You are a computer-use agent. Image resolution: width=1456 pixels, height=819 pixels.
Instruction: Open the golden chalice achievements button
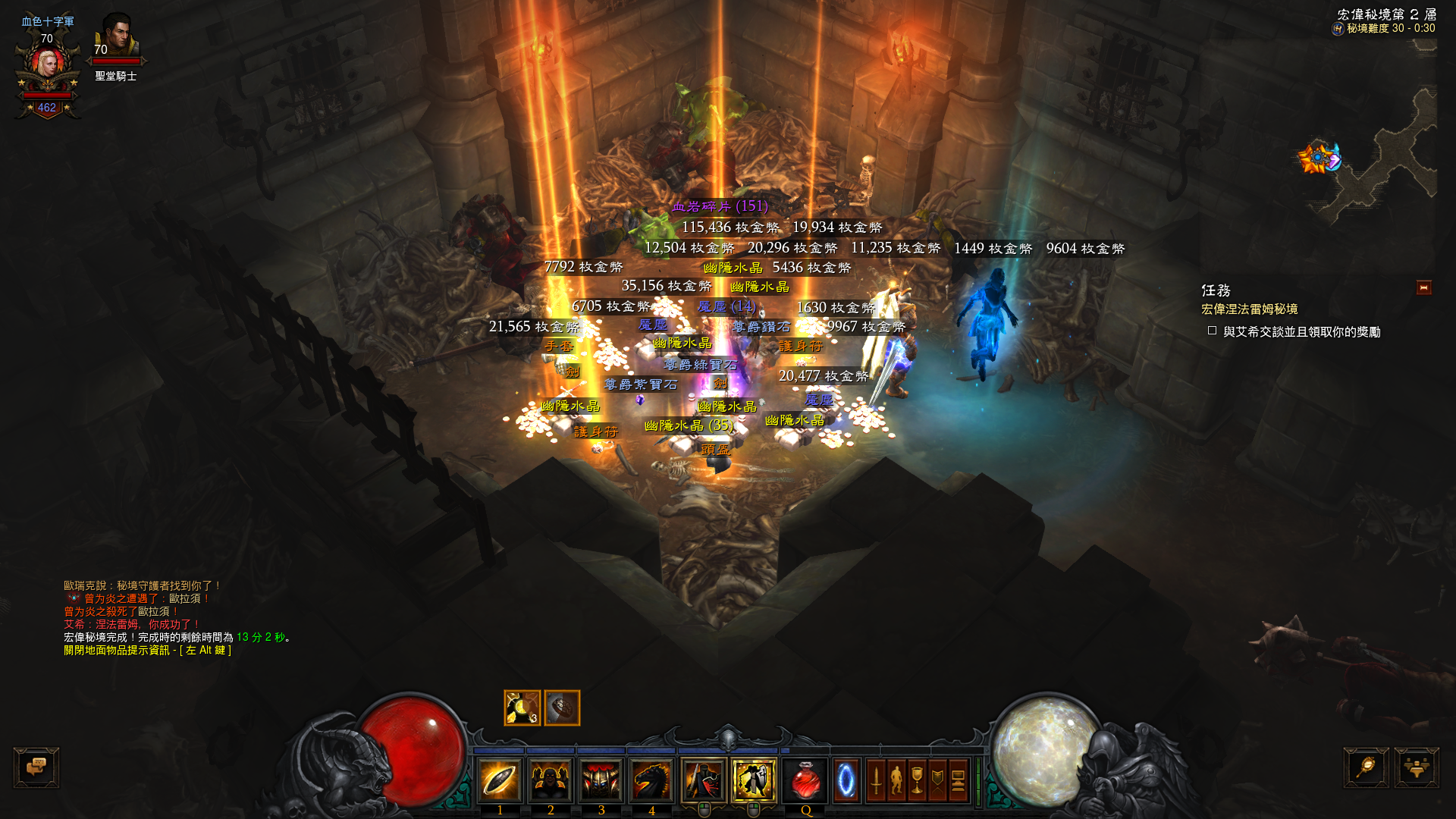(917, 780)
